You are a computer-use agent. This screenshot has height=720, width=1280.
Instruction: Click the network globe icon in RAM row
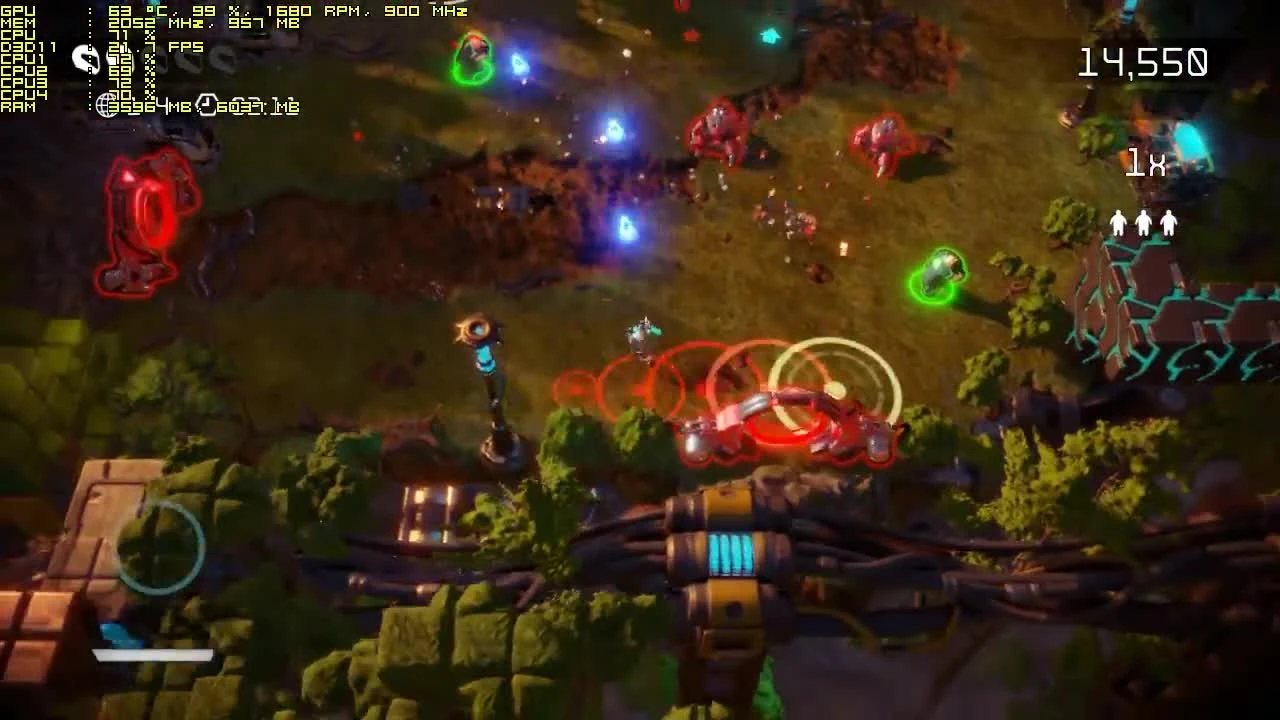coord(107,104)
